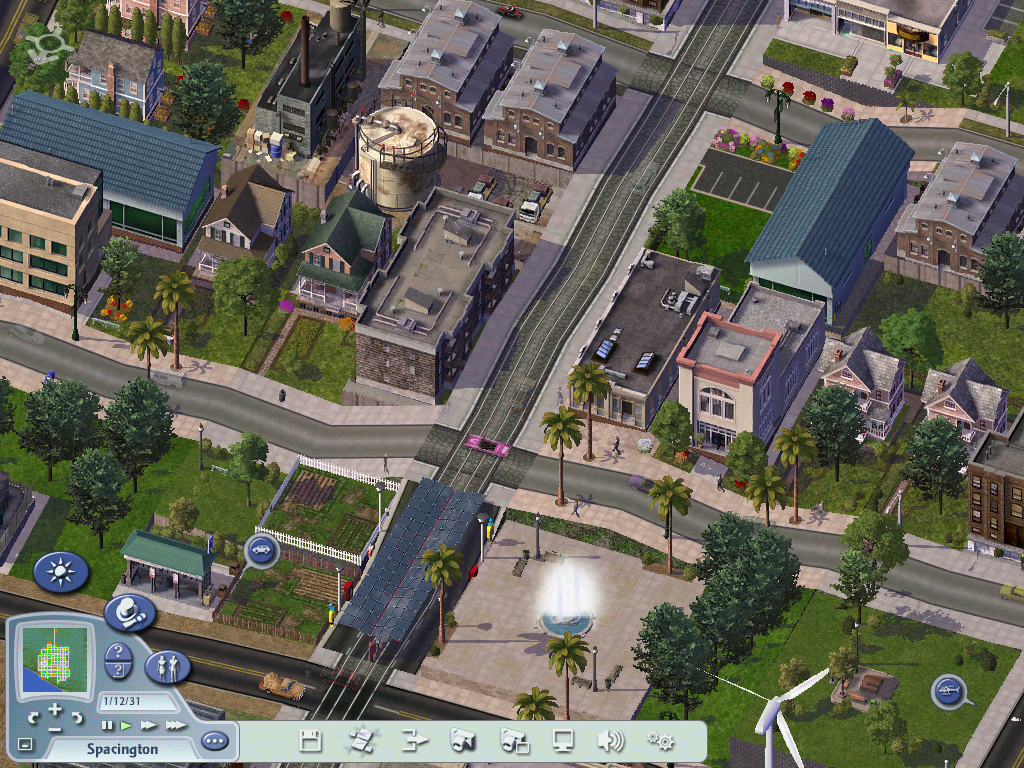Pause the simulation
The width and height of the screenshot is (1024, 768).
pyautogui.click(x=107, y=725)
